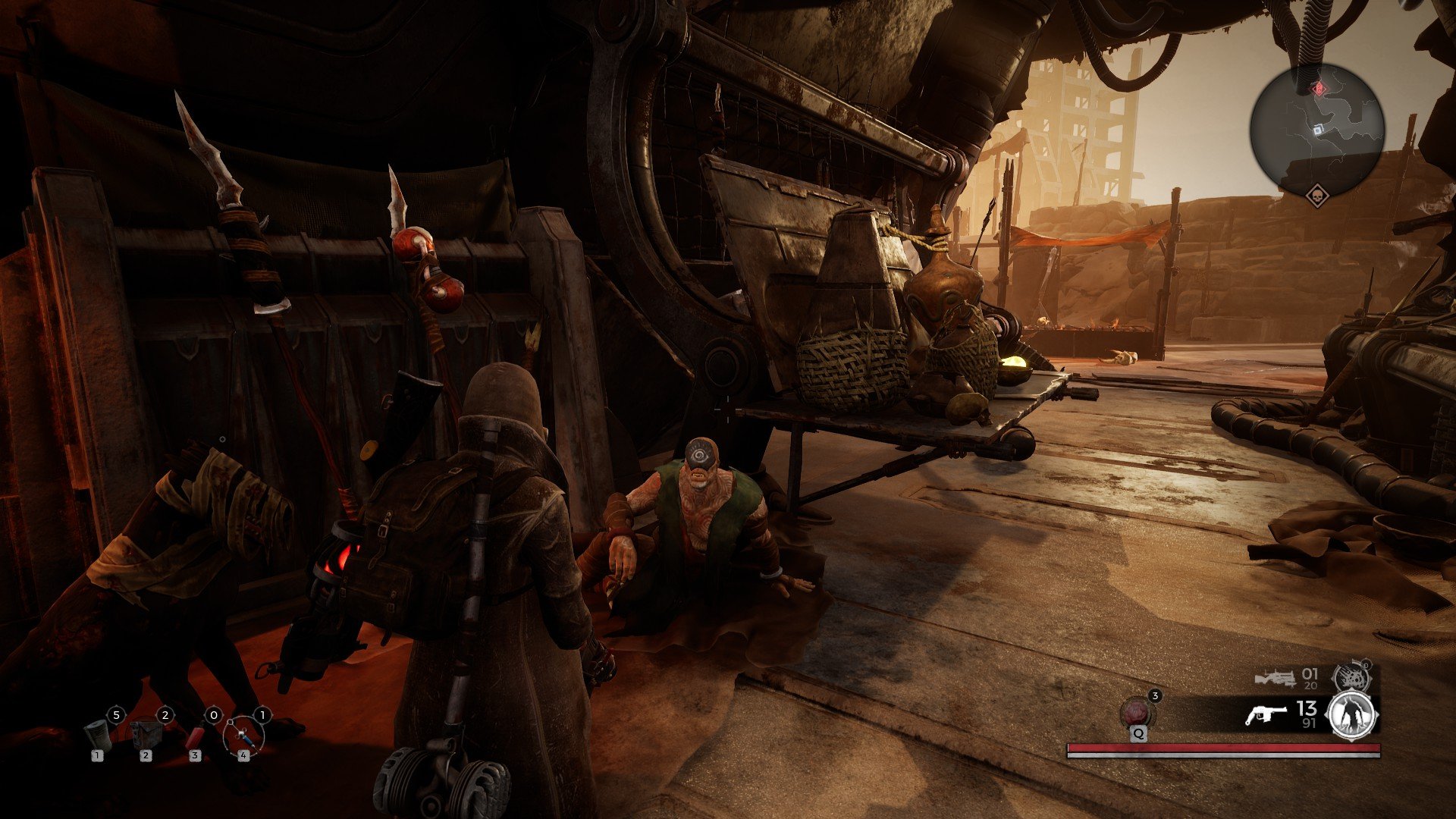Click the charge counter badge showing 3
The width and height of the screenshot is (1456, 819).
(1156, 696)
